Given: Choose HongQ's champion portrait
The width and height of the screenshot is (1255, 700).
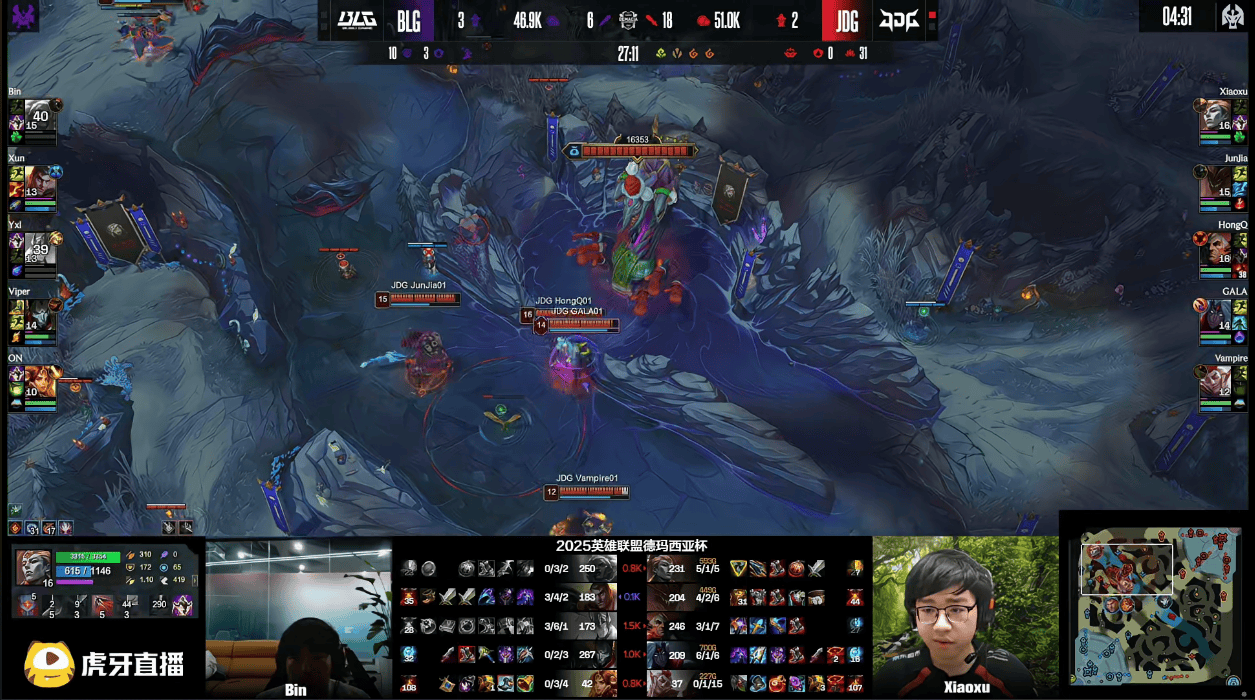Looking at the screenshot, I should tap(1216, 246).
